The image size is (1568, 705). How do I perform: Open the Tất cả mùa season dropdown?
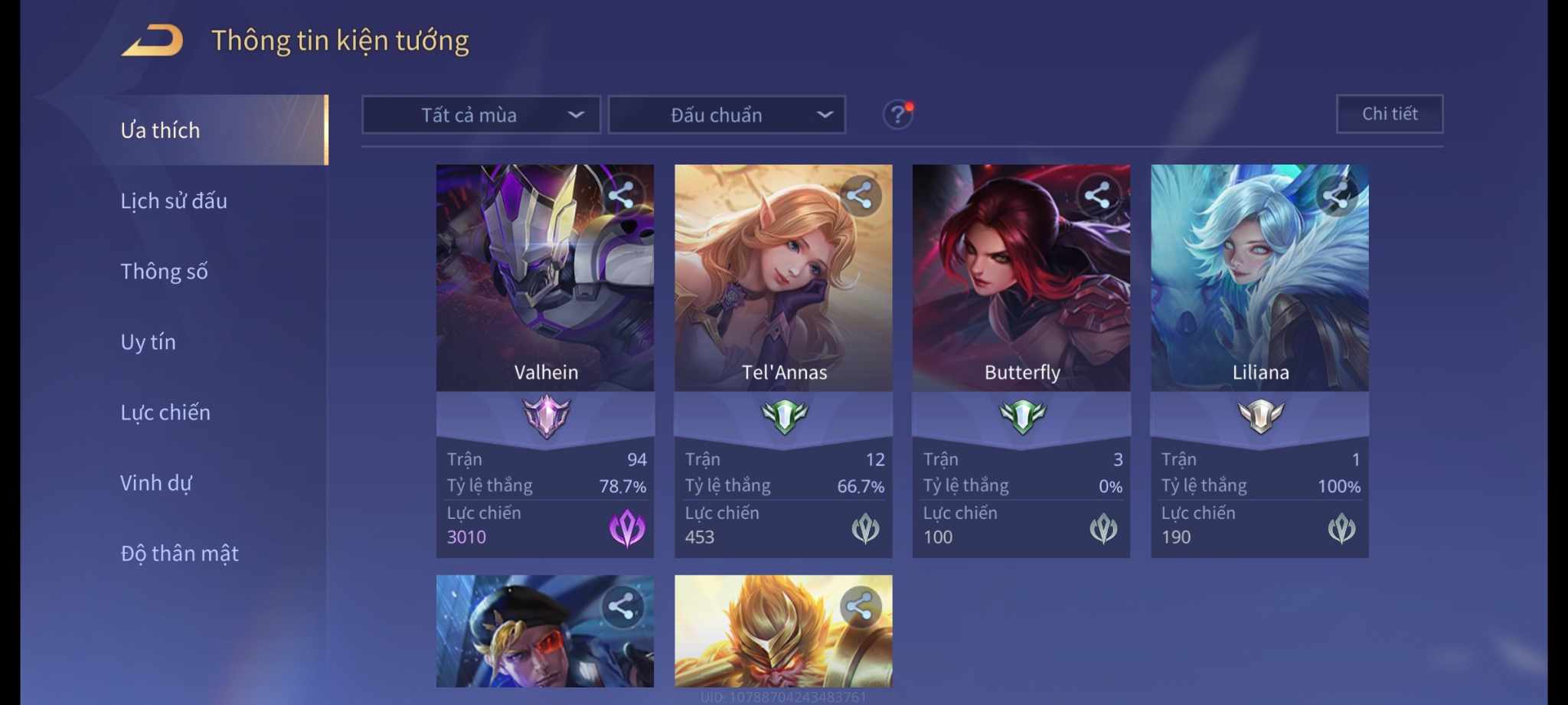pos(481,115)
